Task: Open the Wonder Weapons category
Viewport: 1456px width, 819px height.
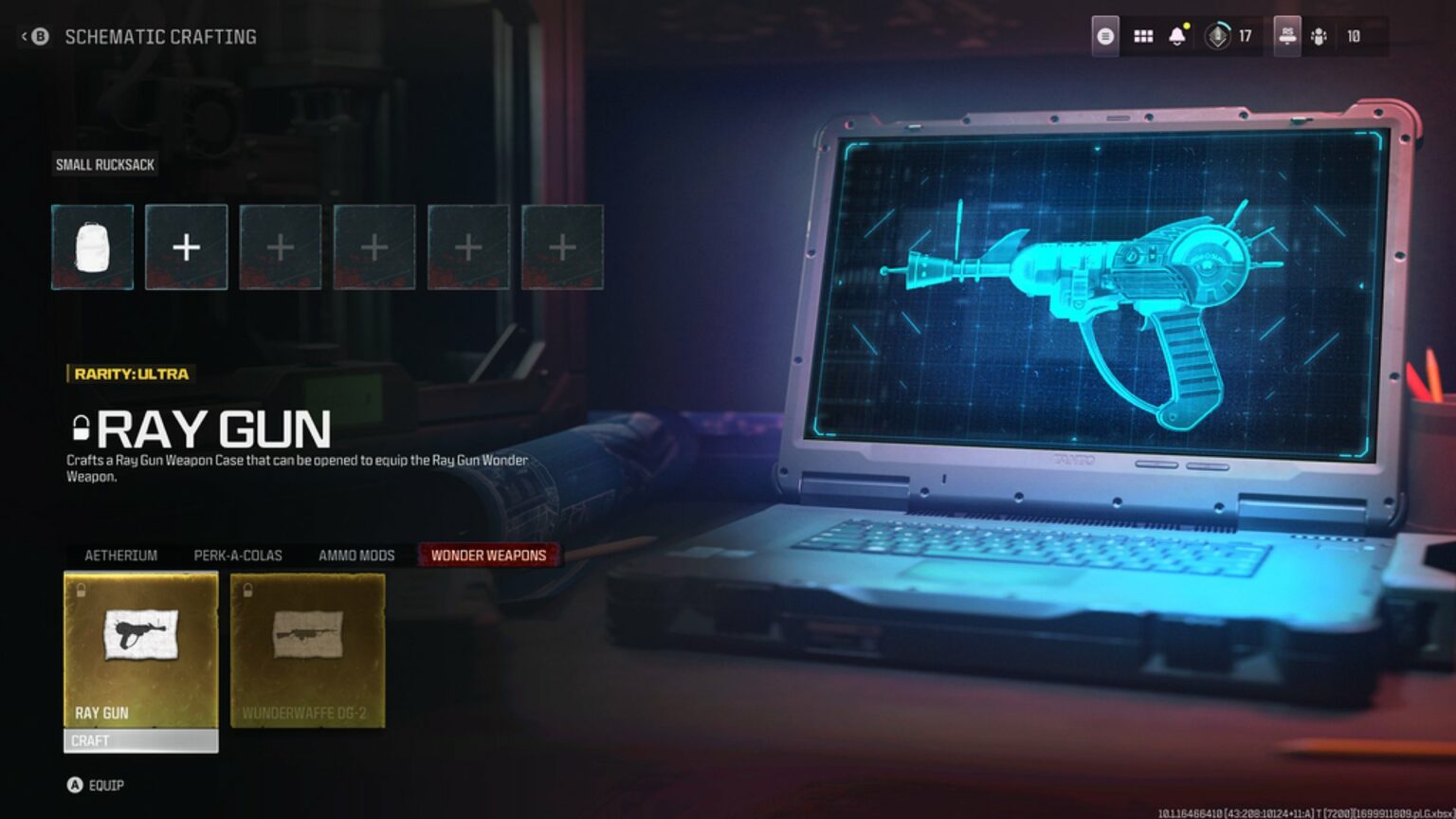Action: pos(489,555)
